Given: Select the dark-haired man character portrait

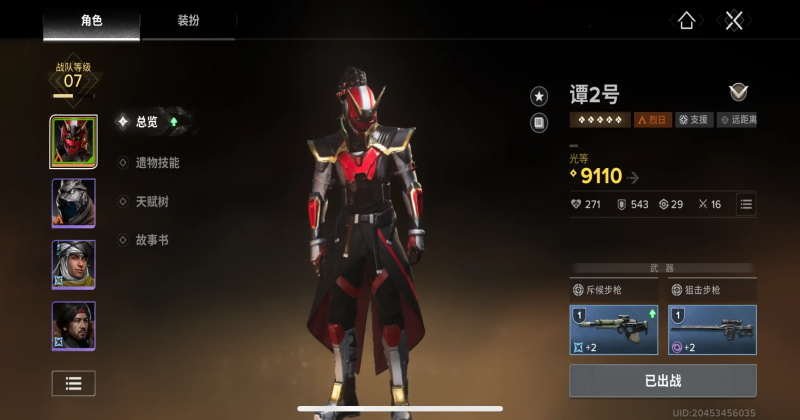Looking at the screenshot, I should pos(74,326).
